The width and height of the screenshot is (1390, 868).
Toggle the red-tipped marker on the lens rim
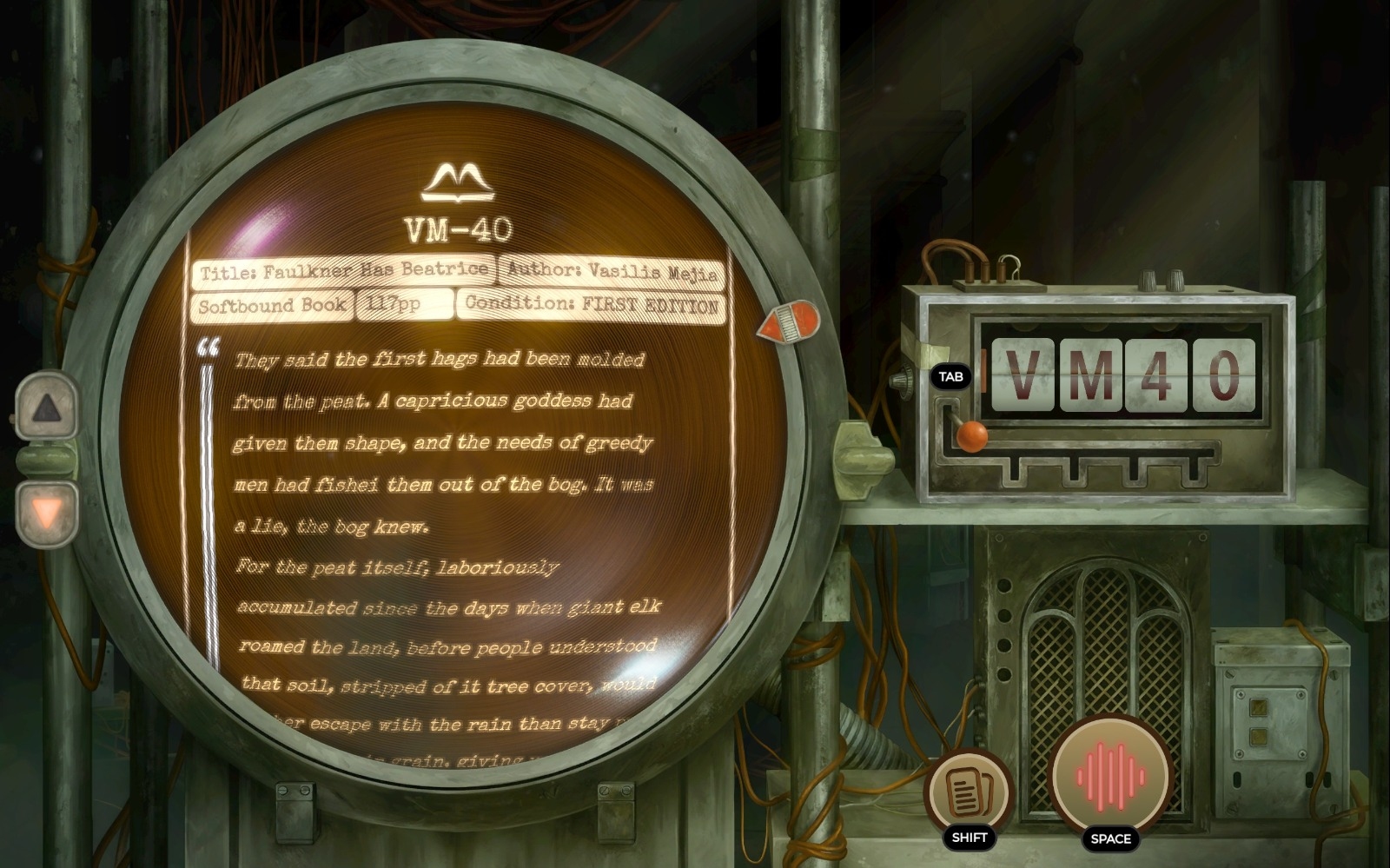coord(790,322)
